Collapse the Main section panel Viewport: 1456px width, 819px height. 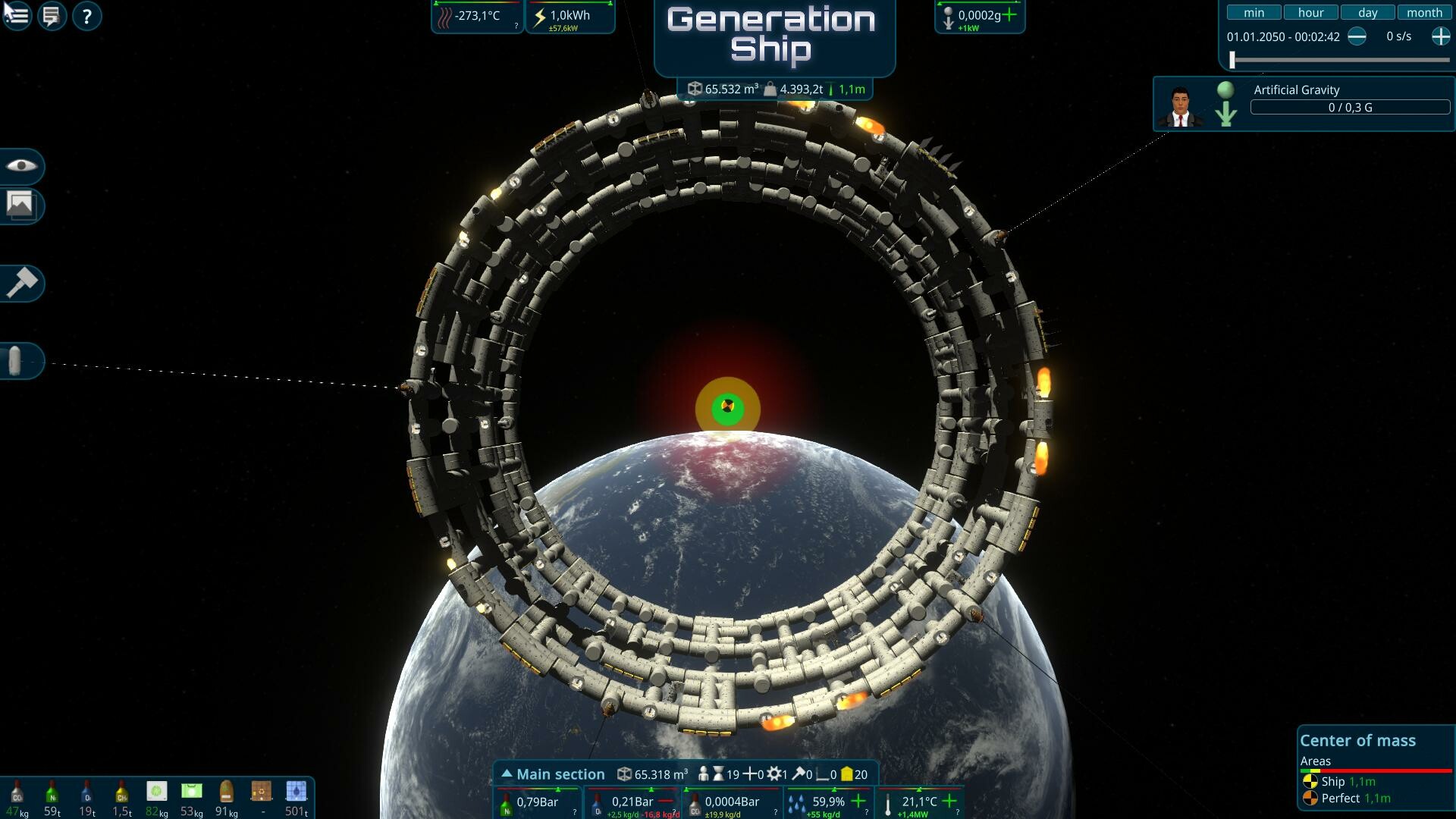(x=507, y=773)
